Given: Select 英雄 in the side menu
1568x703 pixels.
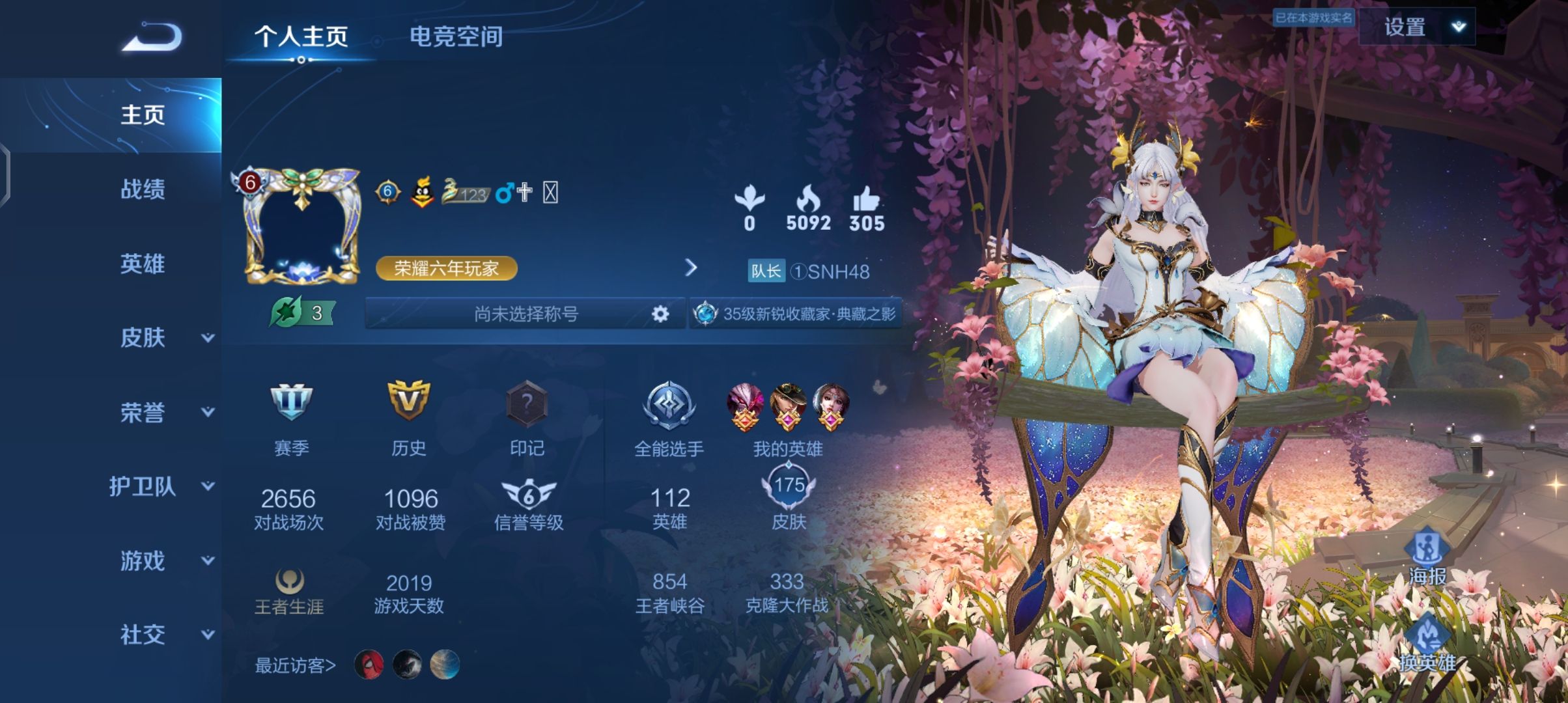Looking at the screenshot, I should (x=143, y=264).
